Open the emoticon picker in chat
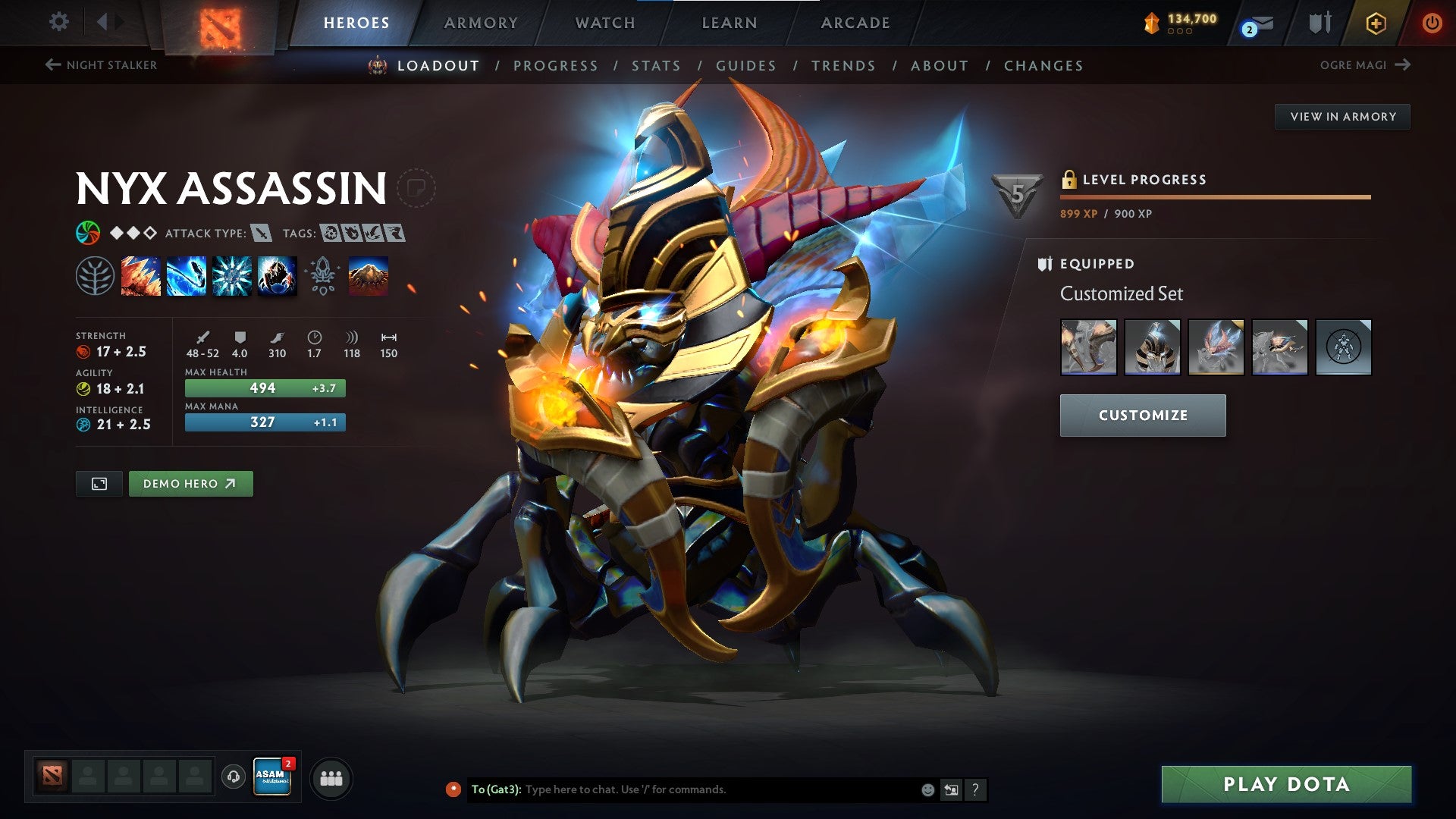The image size is (1456, 819). tap(927, 789)
